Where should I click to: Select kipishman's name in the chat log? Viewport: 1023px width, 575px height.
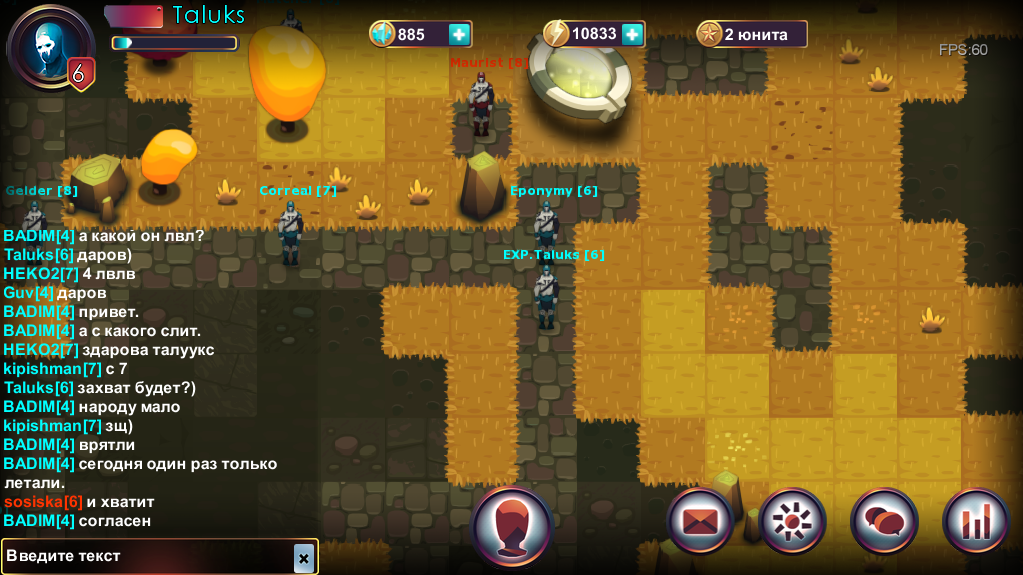coord(52,369)
